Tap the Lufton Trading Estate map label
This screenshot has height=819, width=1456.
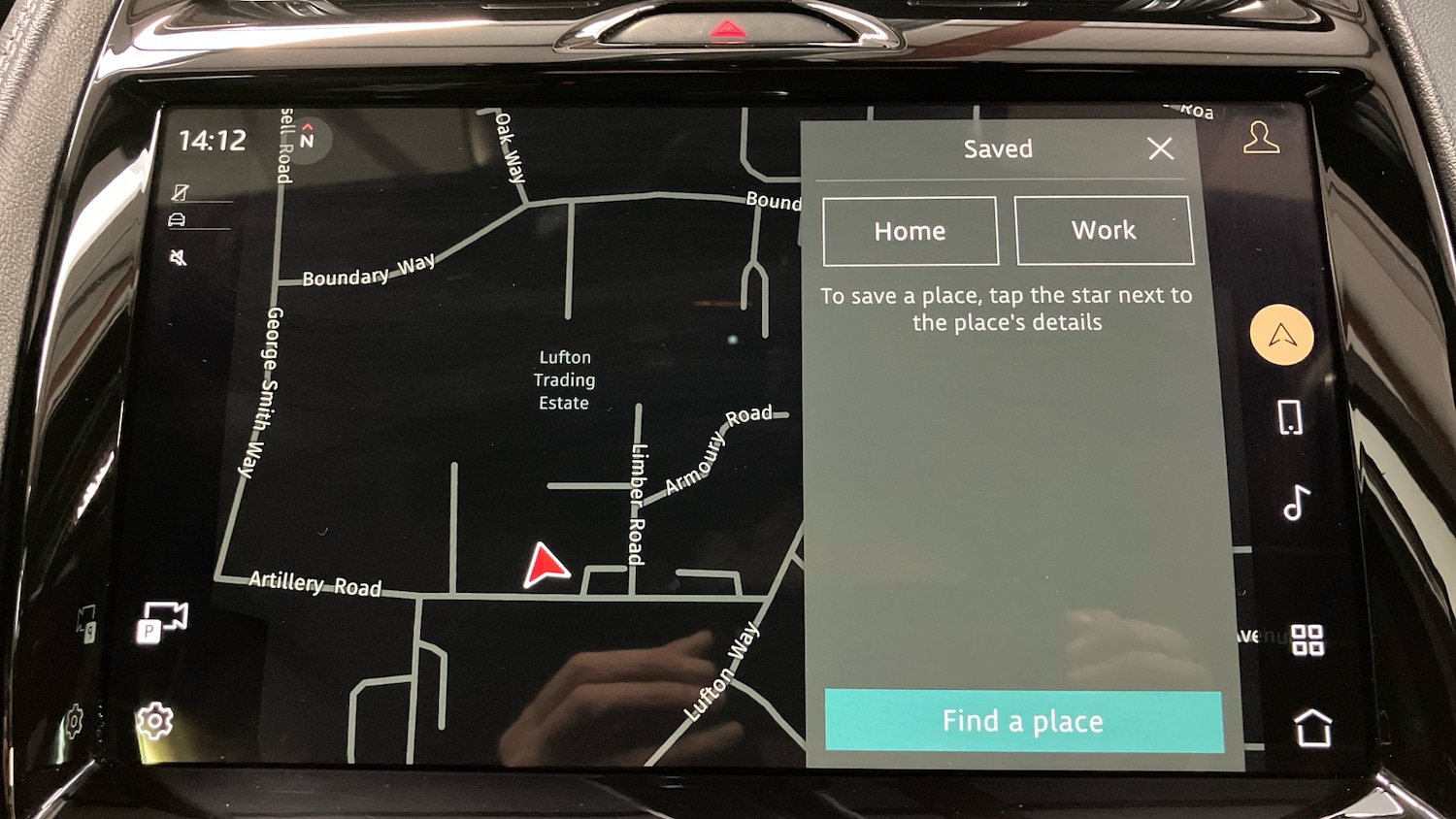[564, 379]
